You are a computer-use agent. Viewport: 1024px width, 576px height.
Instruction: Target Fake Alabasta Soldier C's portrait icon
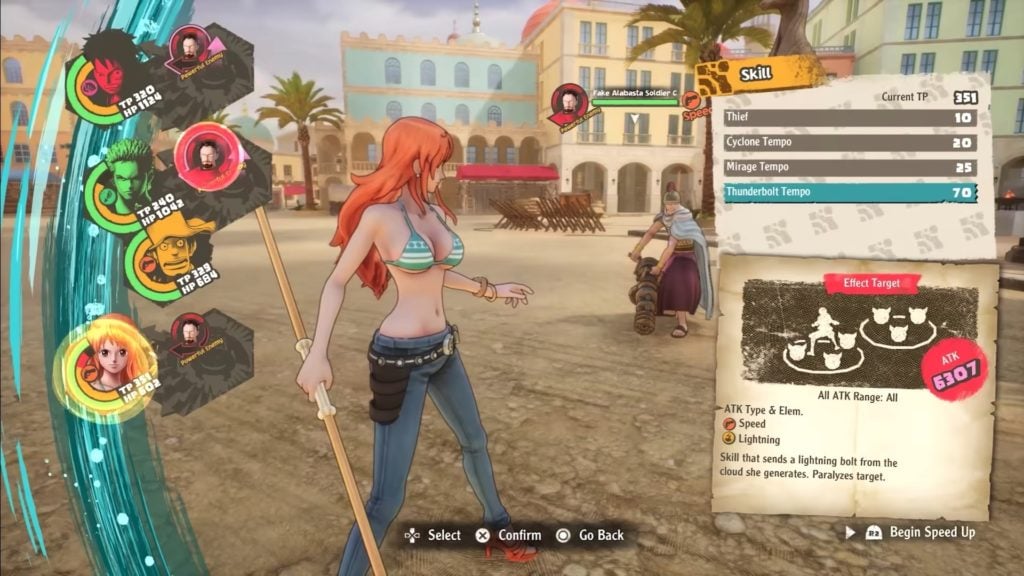(x=568, y=103)
